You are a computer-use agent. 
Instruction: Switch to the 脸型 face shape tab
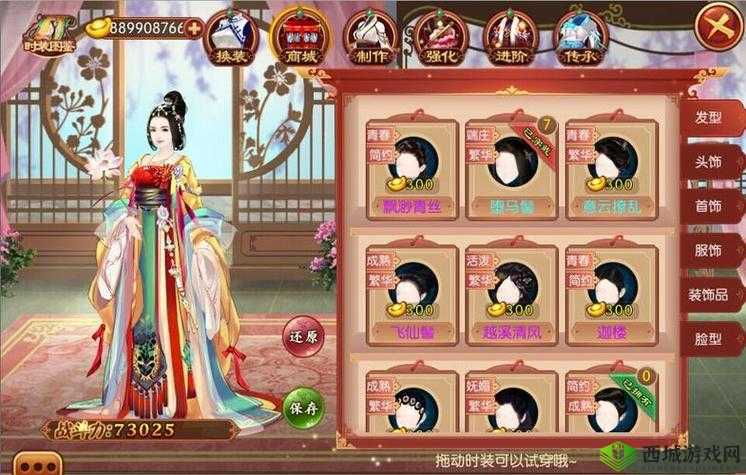pos(709,340)
